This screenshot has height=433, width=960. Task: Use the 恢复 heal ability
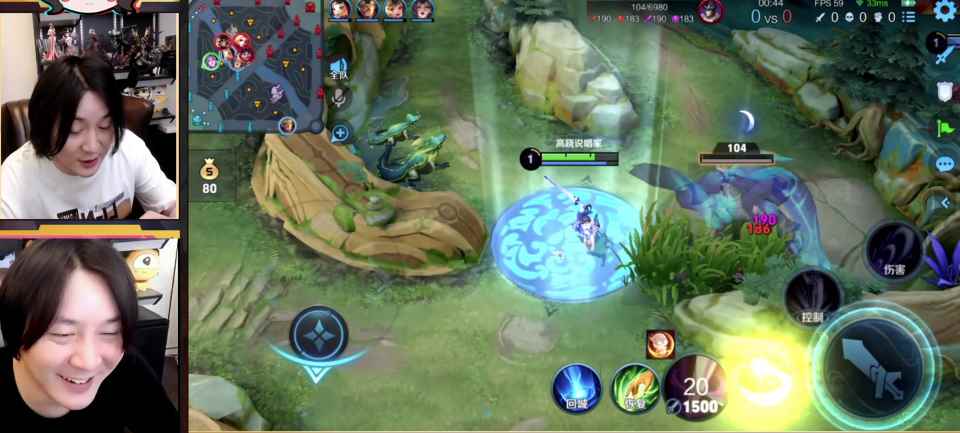tap(634, 388)
